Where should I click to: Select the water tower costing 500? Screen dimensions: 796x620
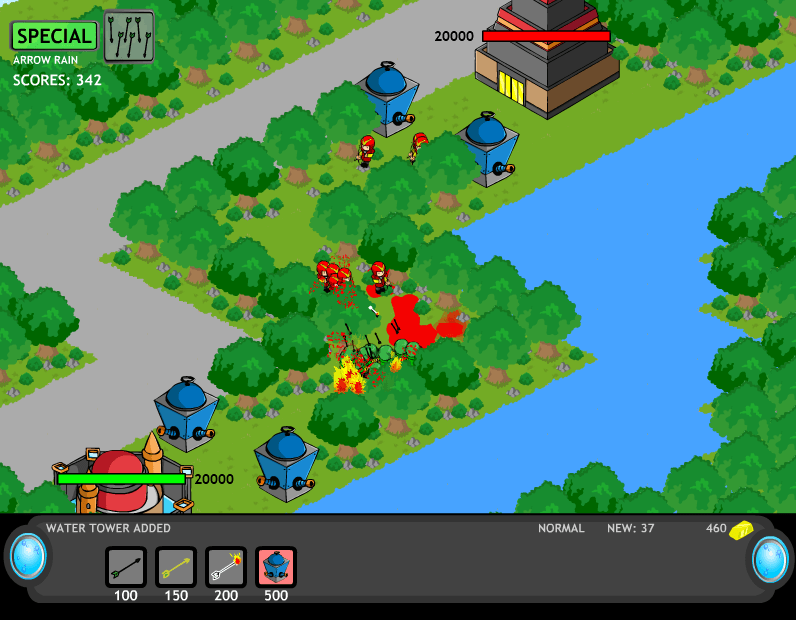tap(276, 567)
